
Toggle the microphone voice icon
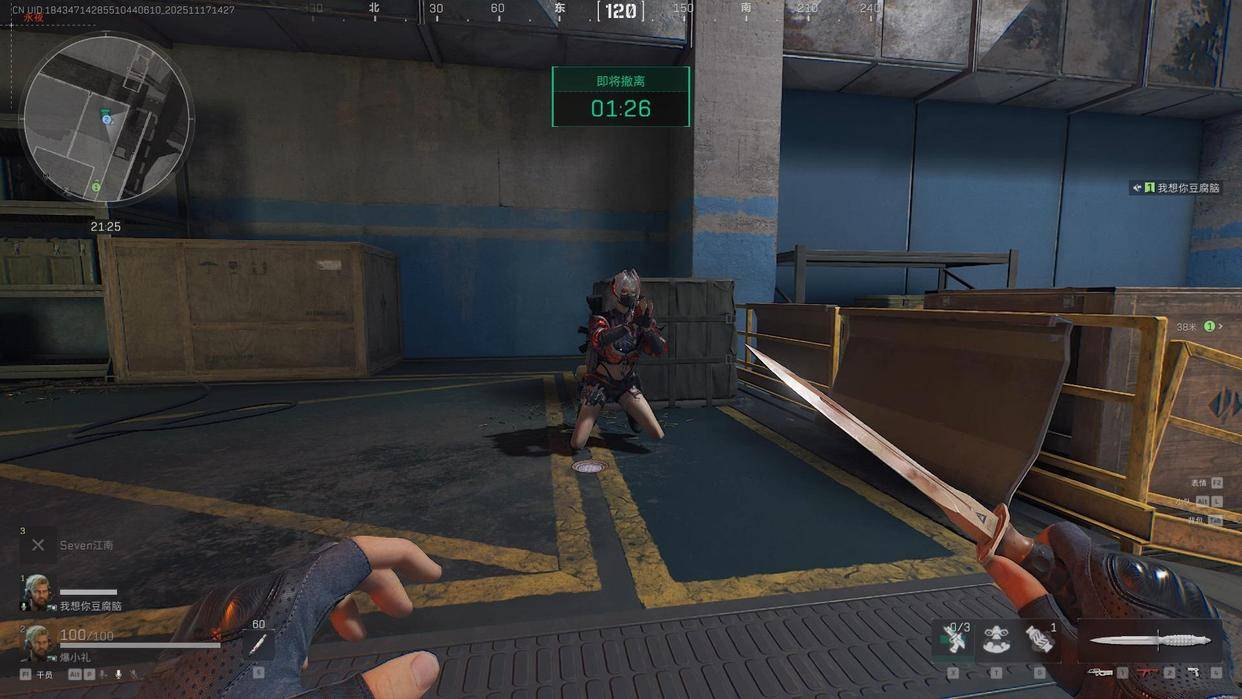[x=118, y=675]
